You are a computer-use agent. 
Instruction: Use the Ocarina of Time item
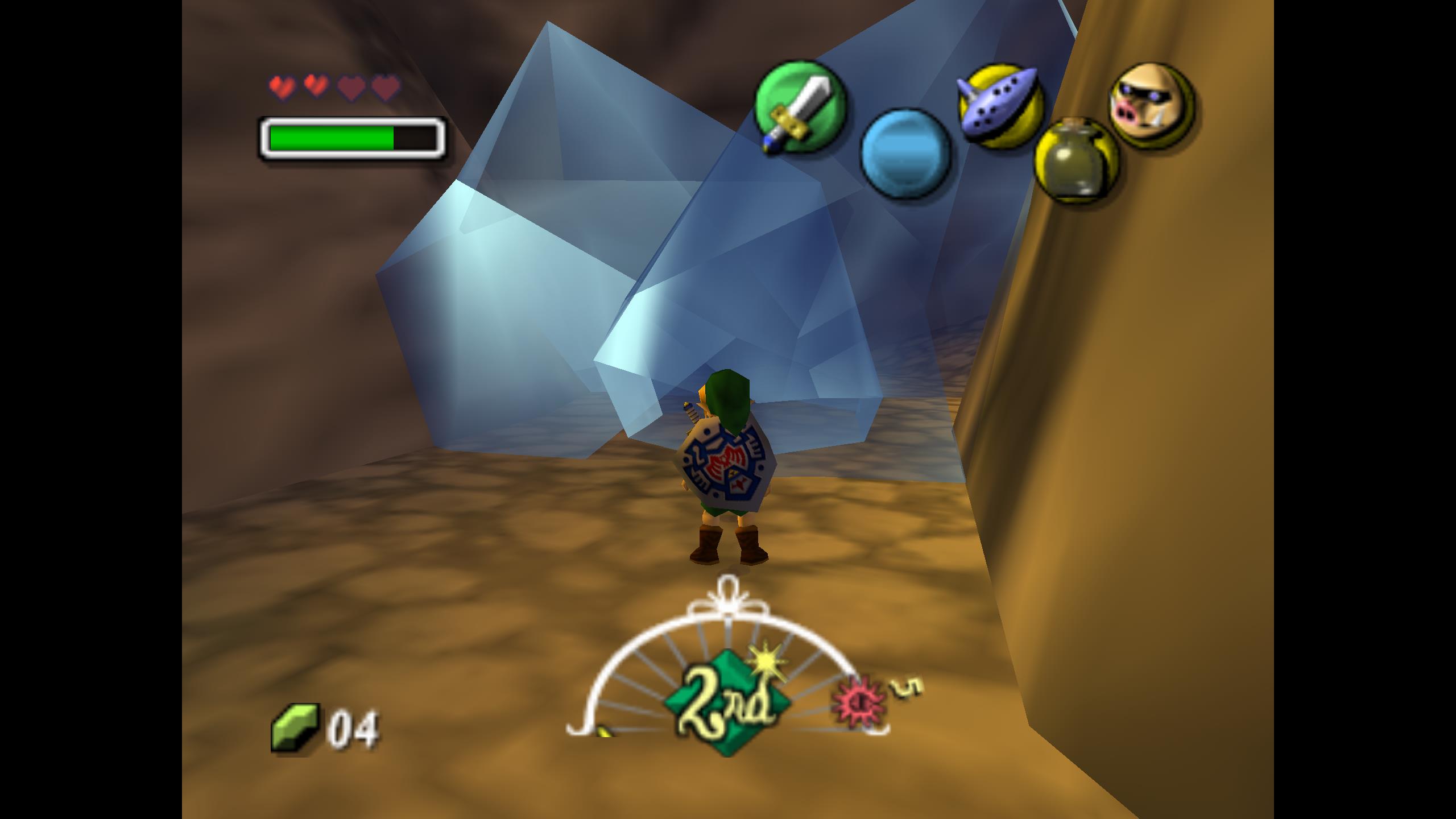999,106
